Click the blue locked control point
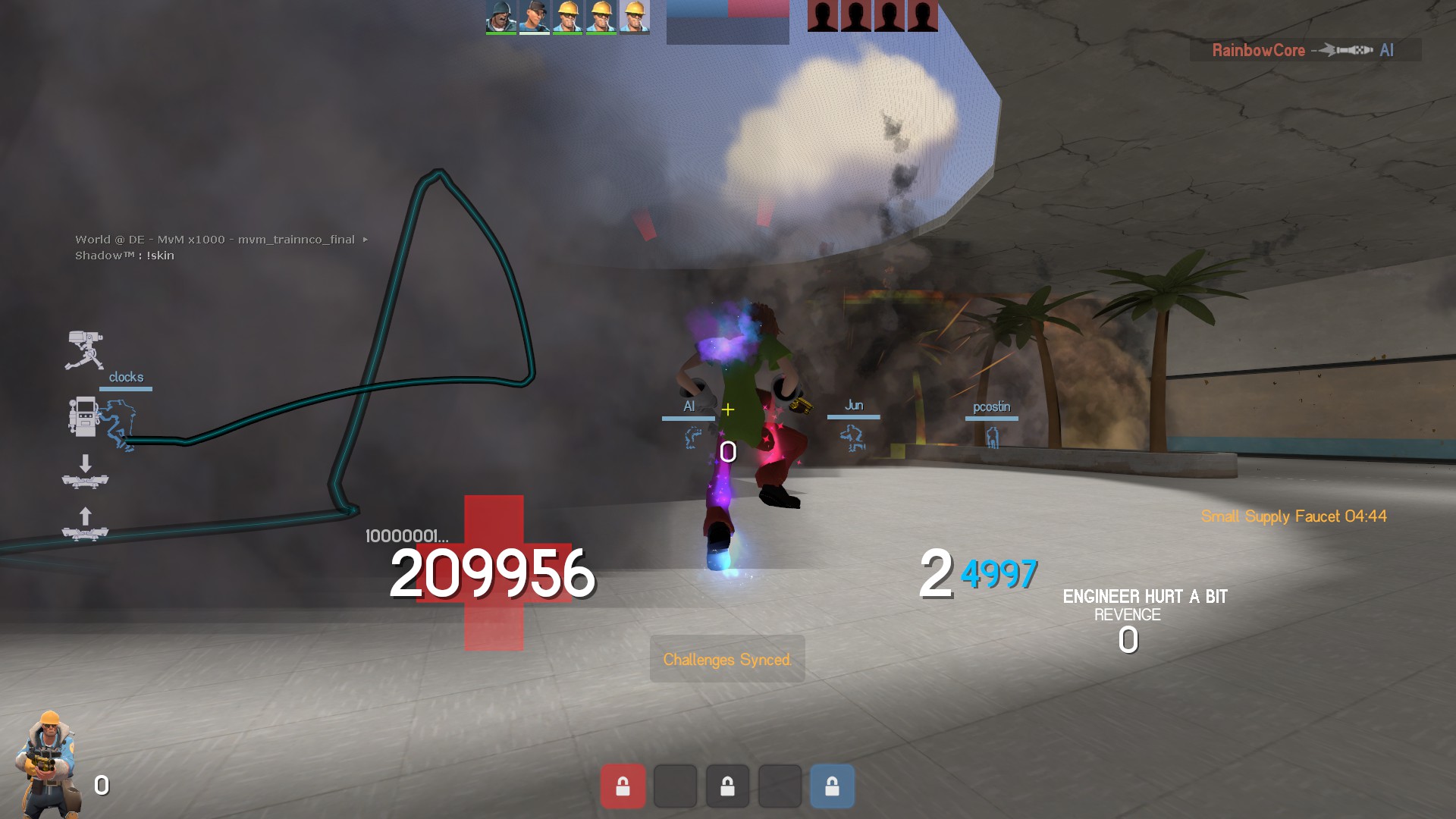 832,786
